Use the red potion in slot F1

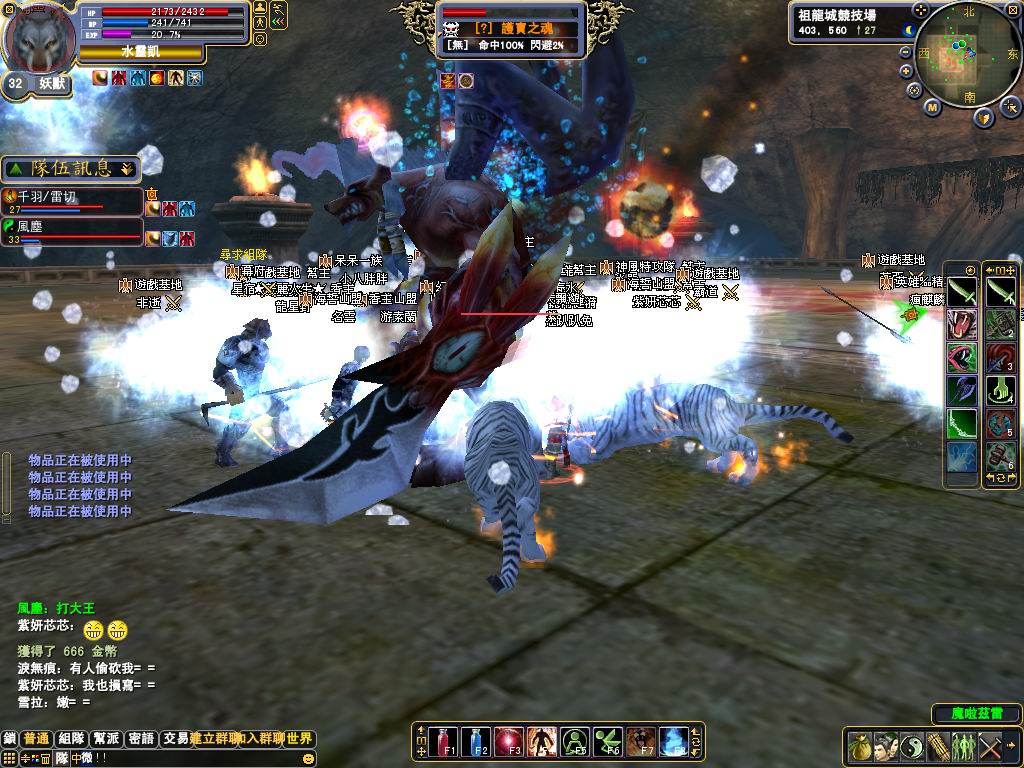(443, 741)
